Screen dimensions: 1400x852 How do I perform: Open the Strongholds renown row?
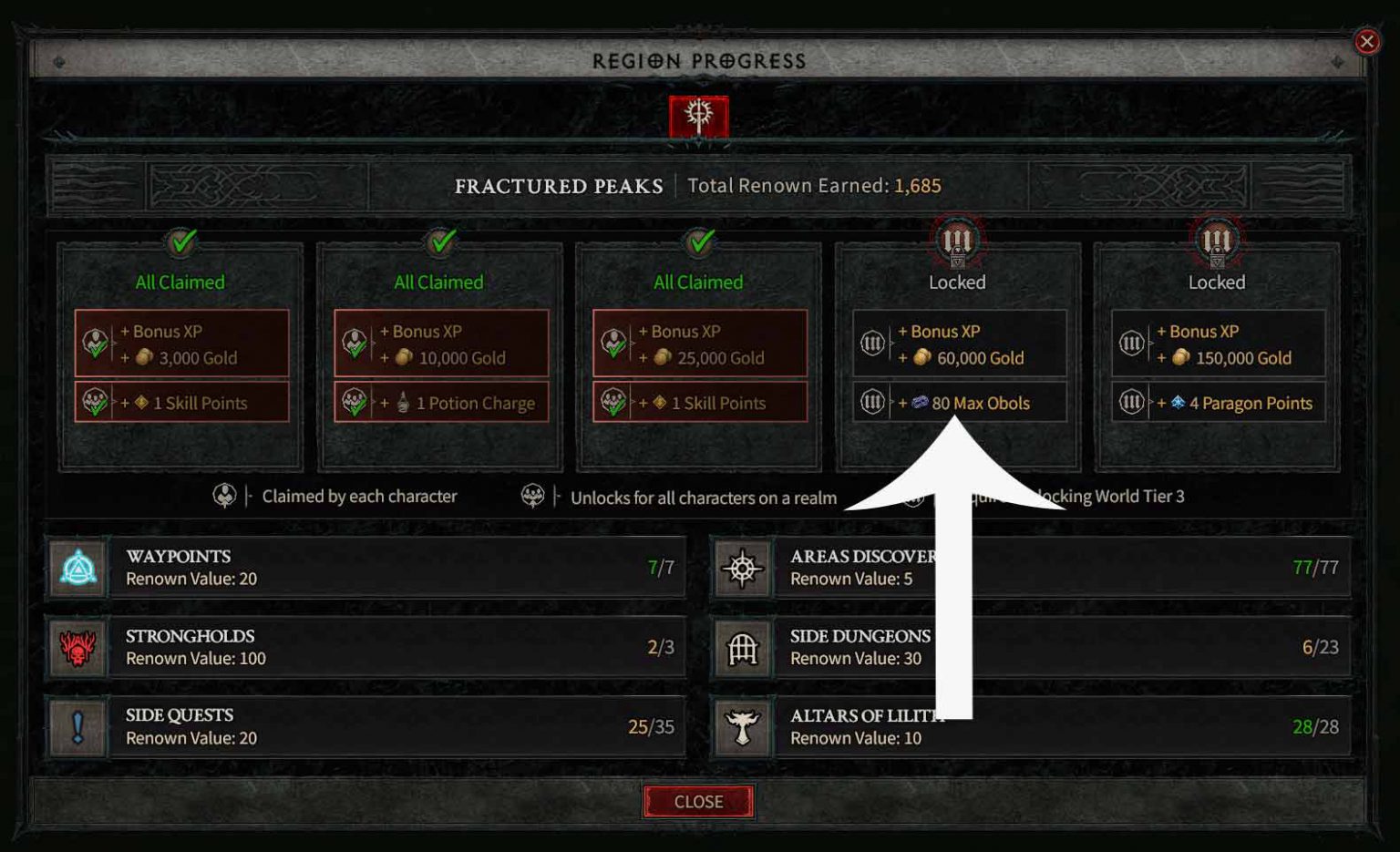pyautogui.click(x=365, y=647)
